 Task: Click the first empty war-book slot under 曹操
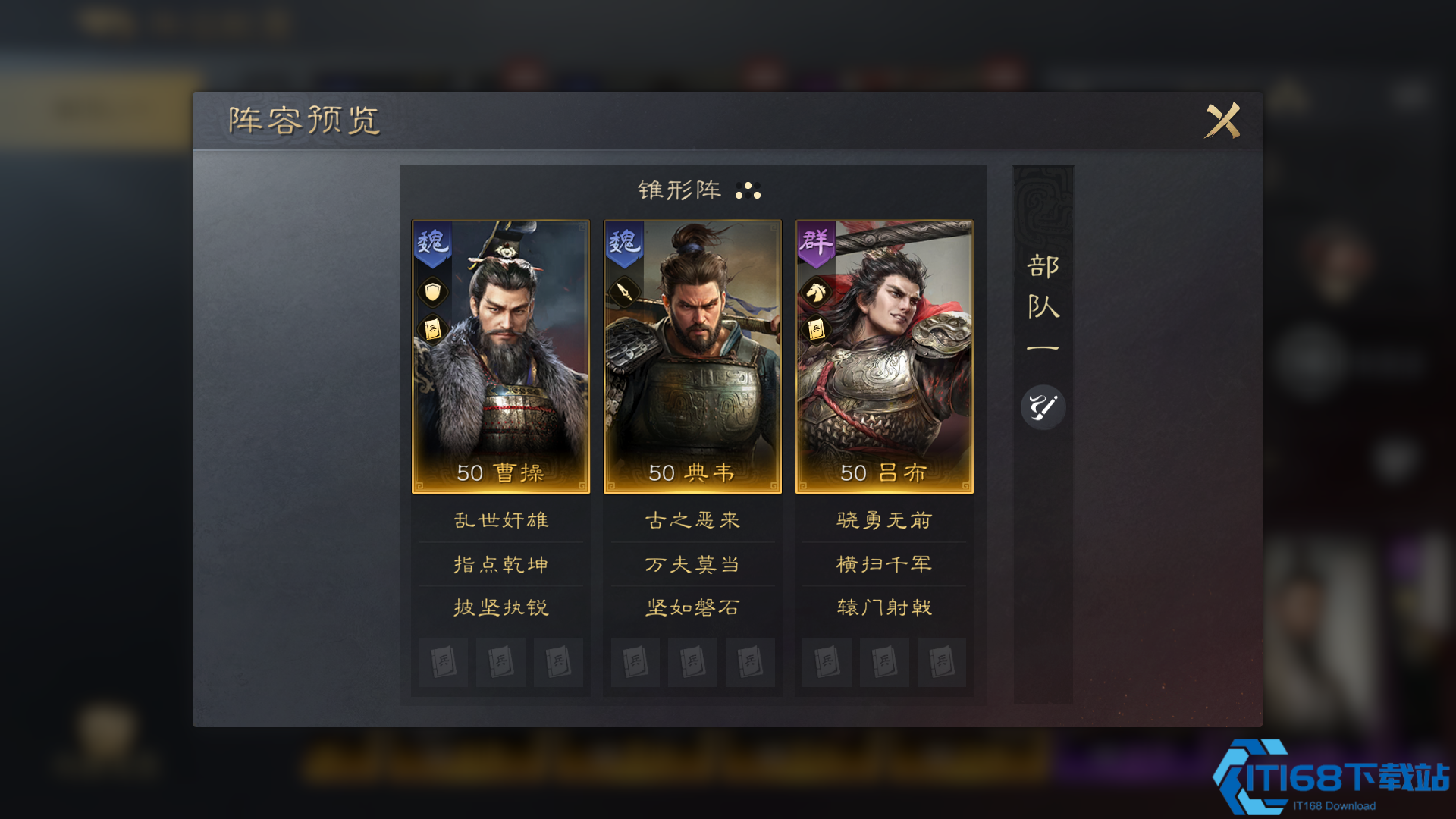pyautogui.click(x=443, y=662)
